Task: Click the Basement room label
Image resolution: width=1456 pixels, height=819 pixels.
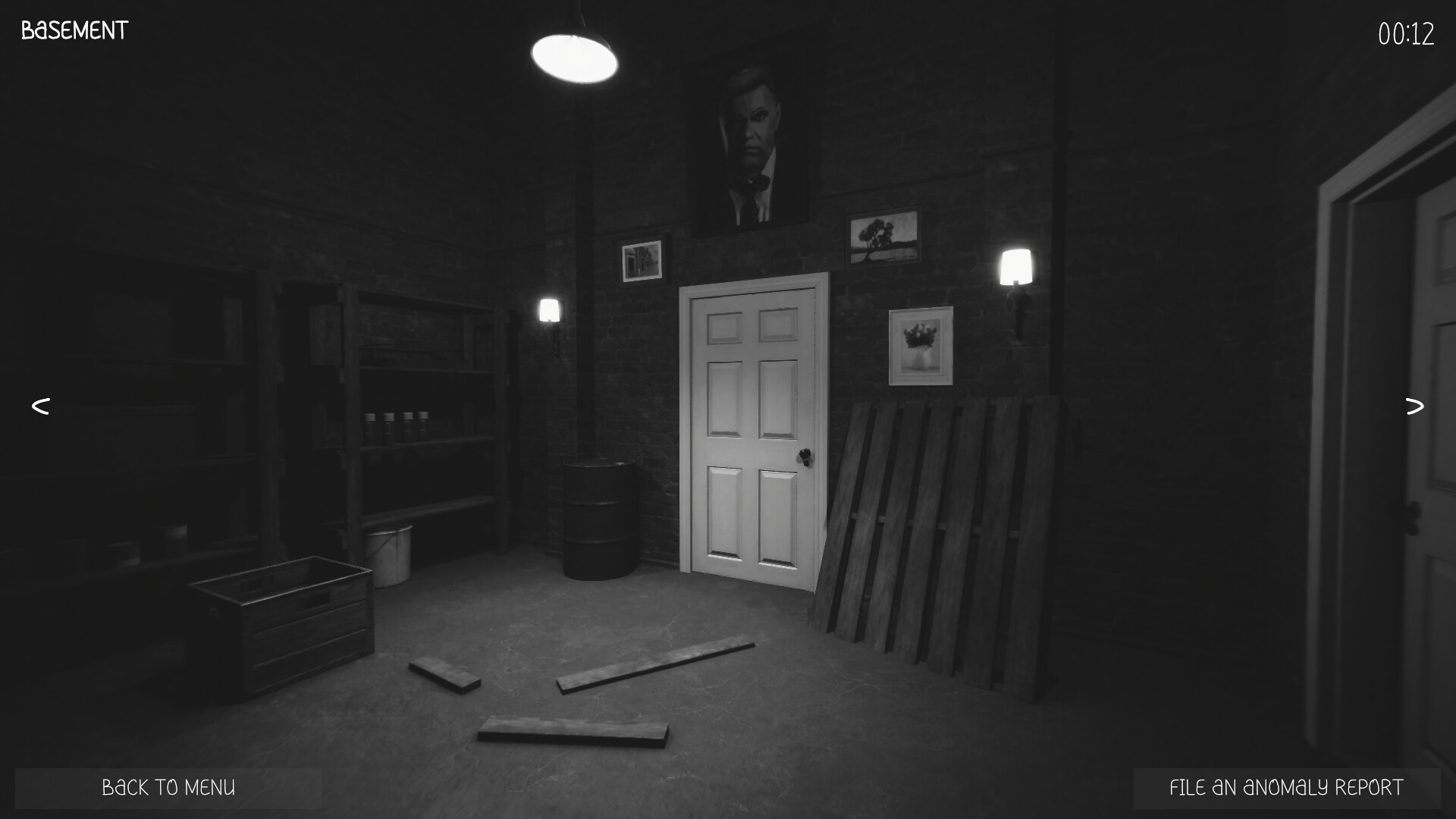Action: pos(73,30)
